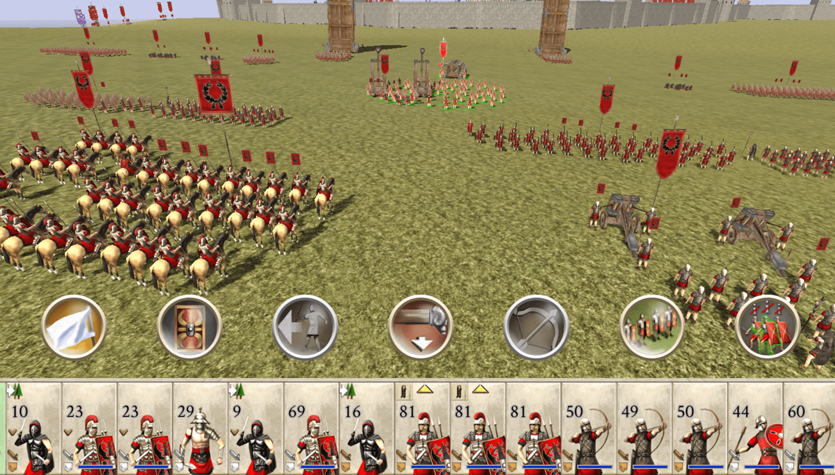The image size is (835, 475).
Task: Choose the soldier line formation button
Action: [652, 326]
